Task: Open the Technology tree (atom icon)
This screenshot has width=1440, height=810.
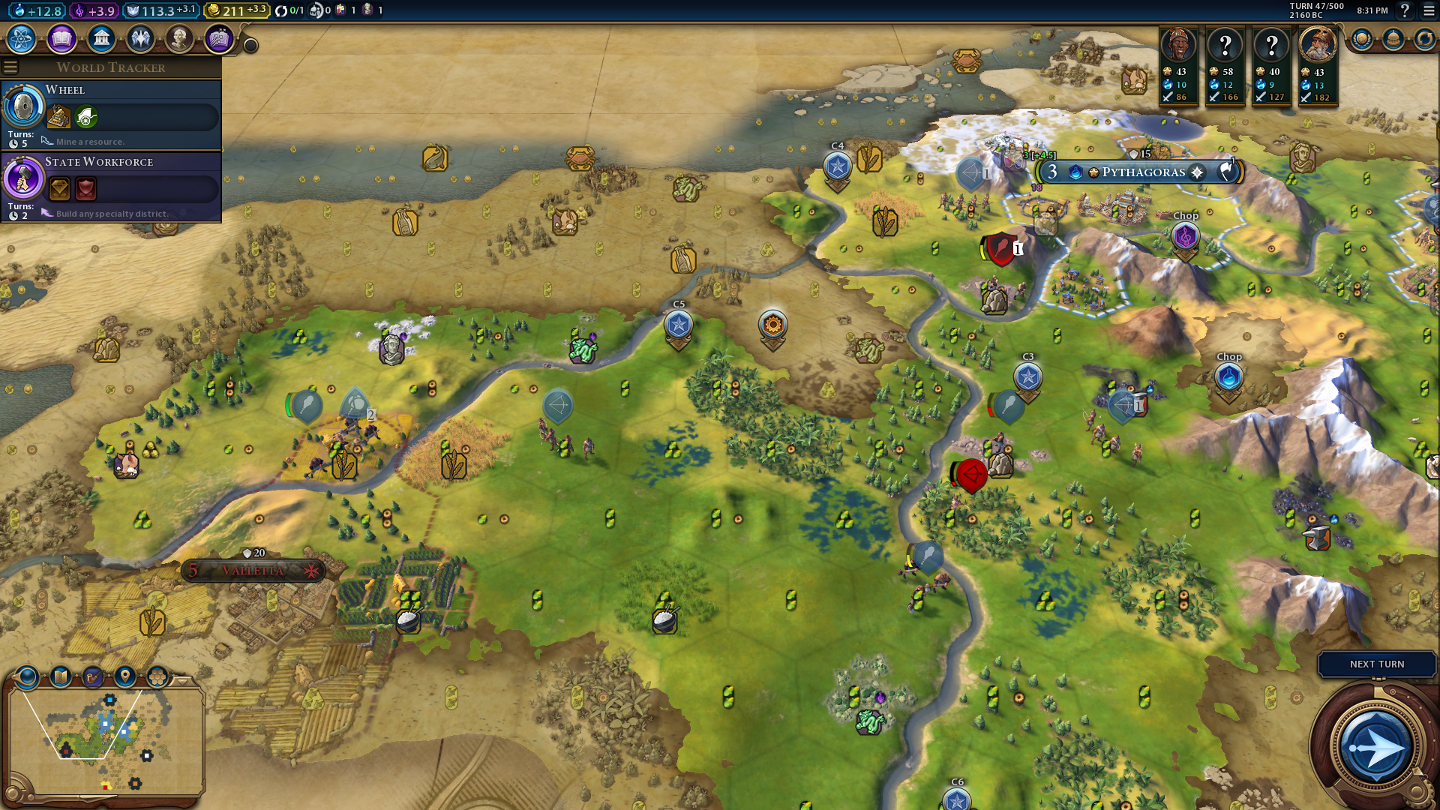Action: click(x=21, y=39)
